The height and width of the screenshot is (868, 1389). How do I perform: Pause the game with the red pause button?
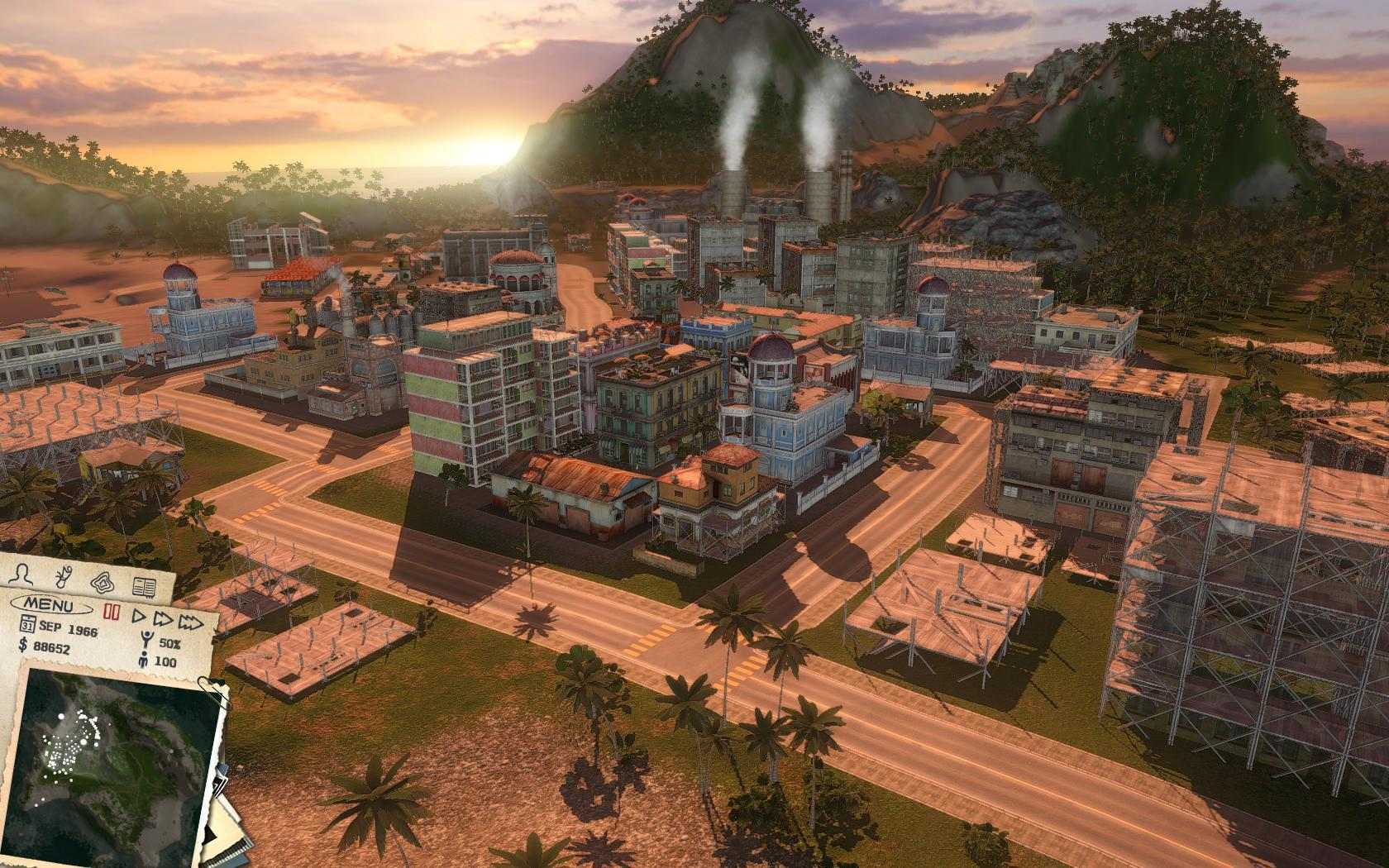click(112, 610)
